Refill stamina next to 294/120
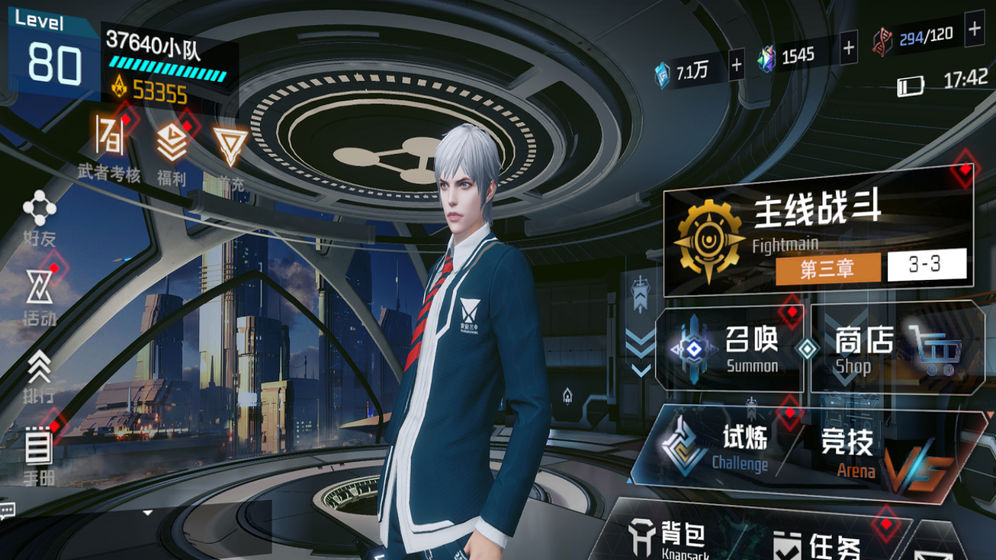The image size is (996, 560). coord(974,30)
